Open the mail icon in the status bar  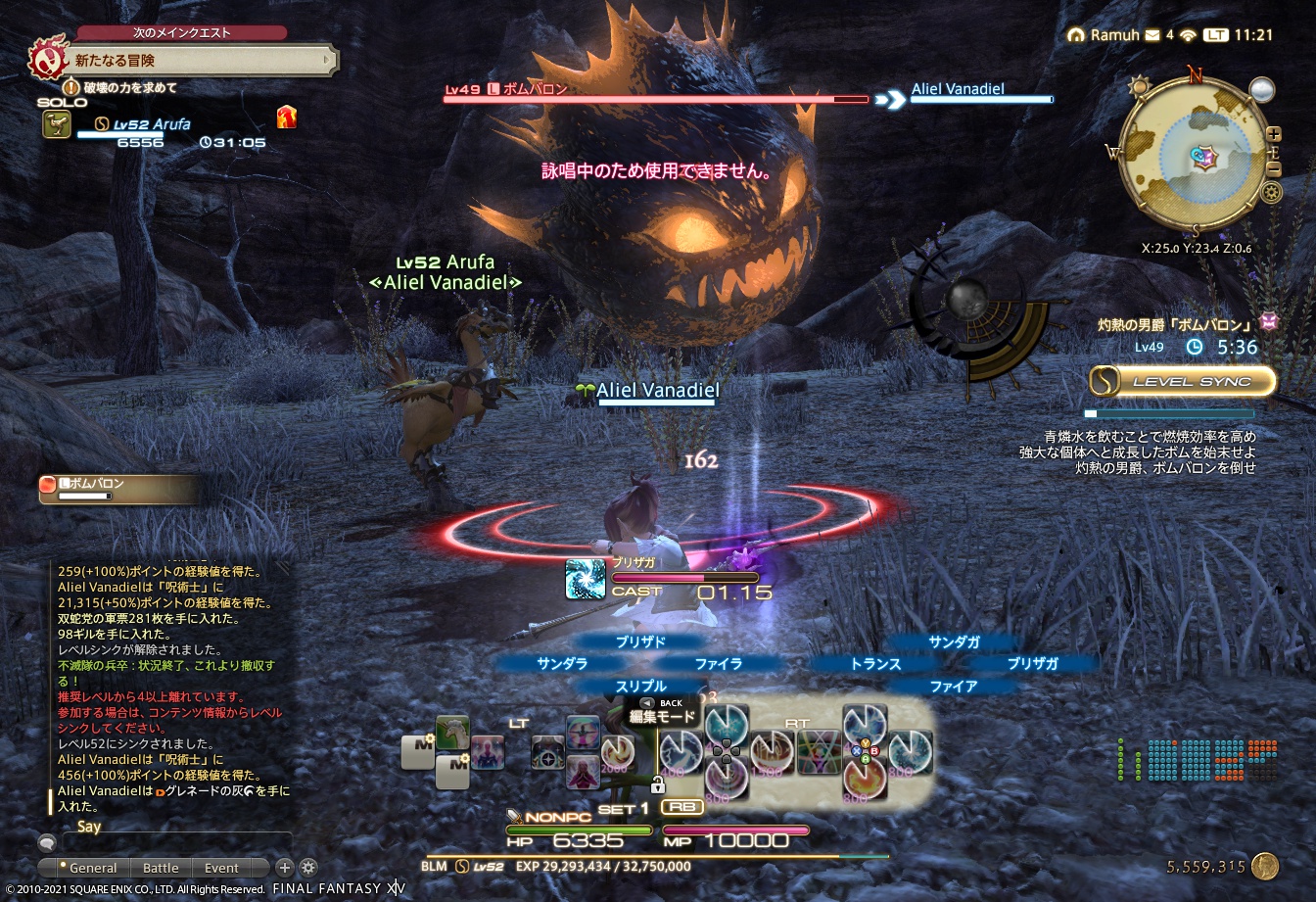(1151, 34)
